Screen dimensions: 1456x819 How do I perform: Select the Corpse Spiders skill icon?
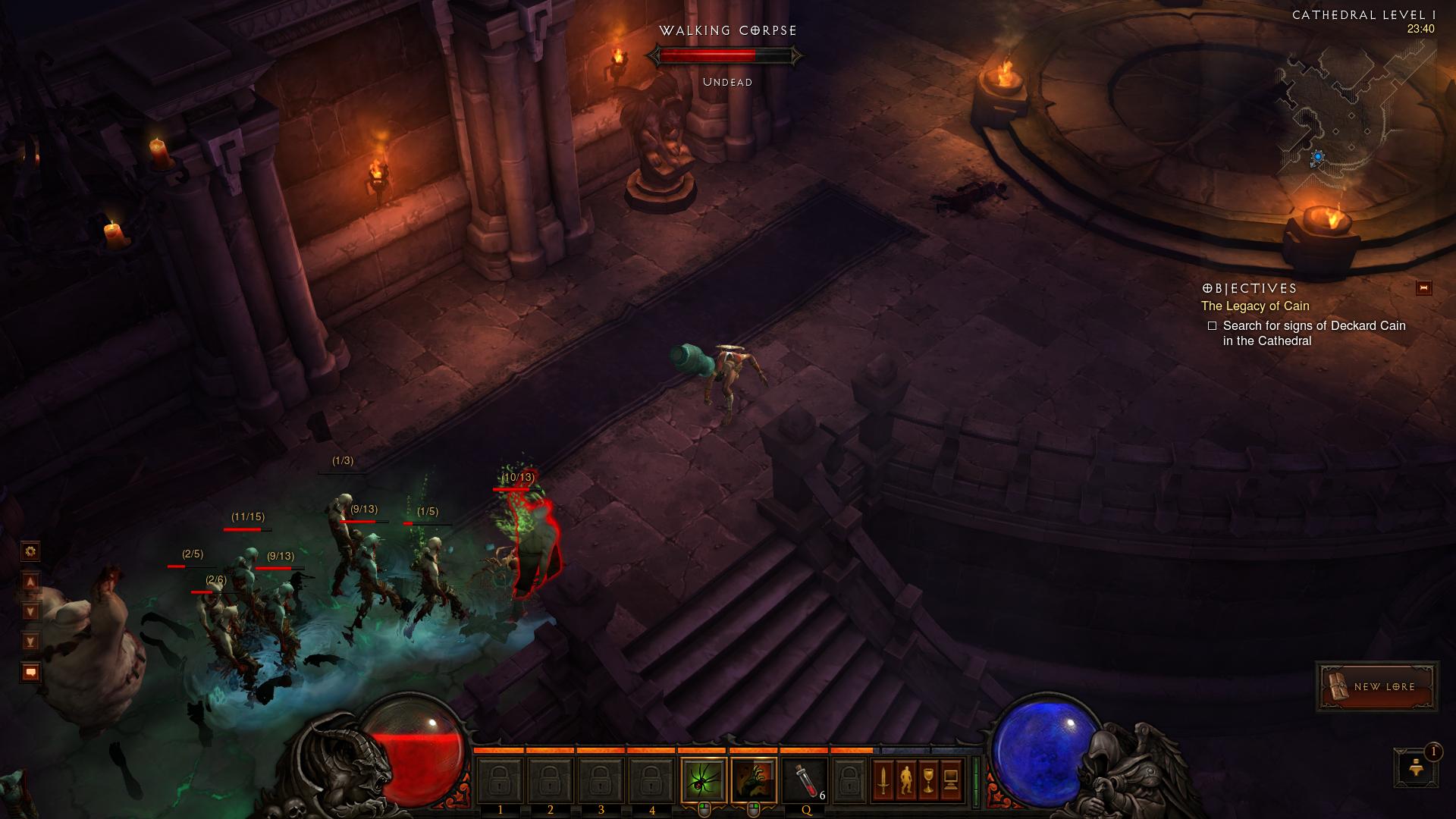point(704,781)
